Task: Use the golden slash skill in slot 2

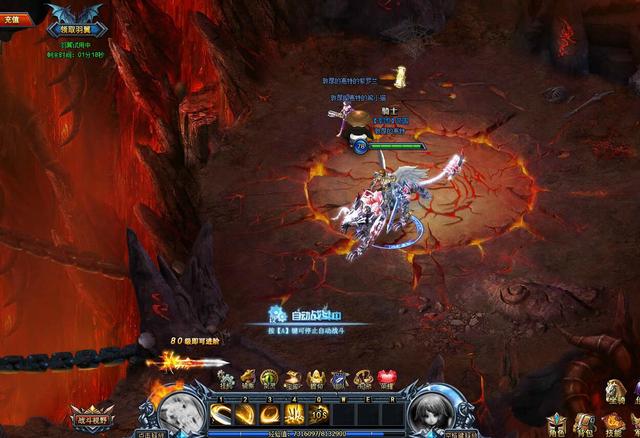Action: pos(244,413)
